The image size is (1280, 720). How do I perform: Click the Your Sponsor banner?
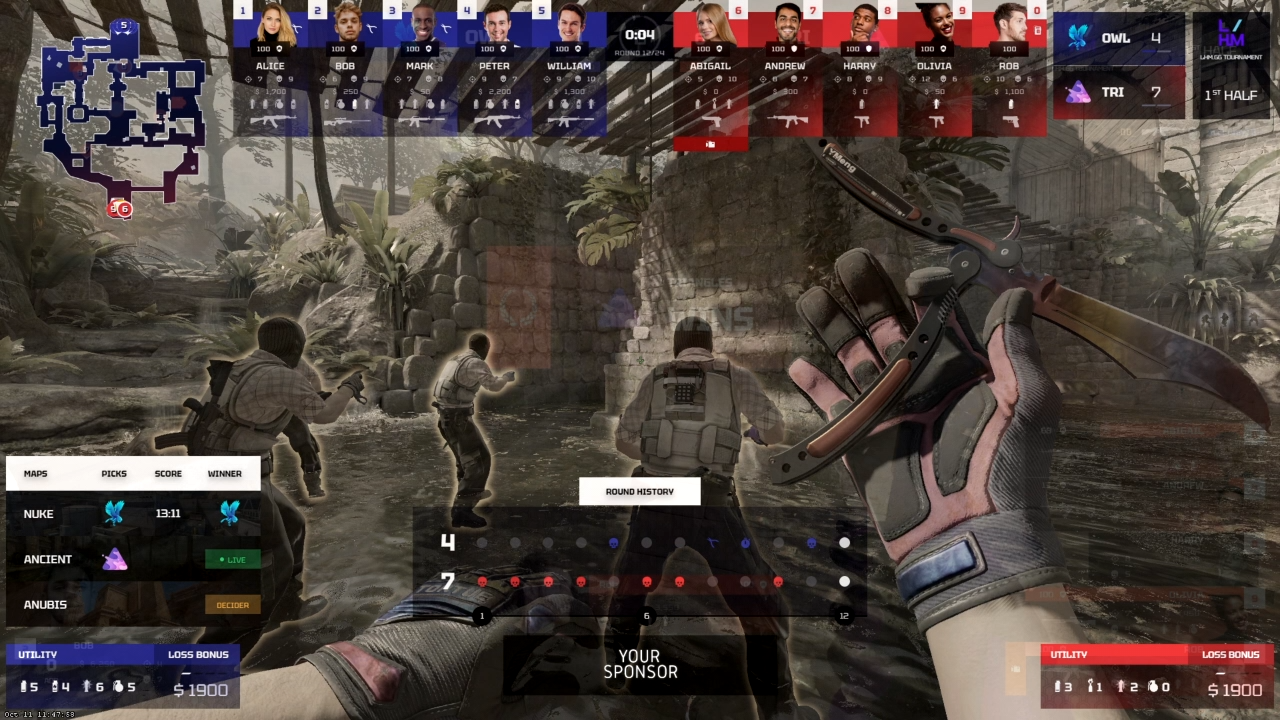[x=640, y=665]
